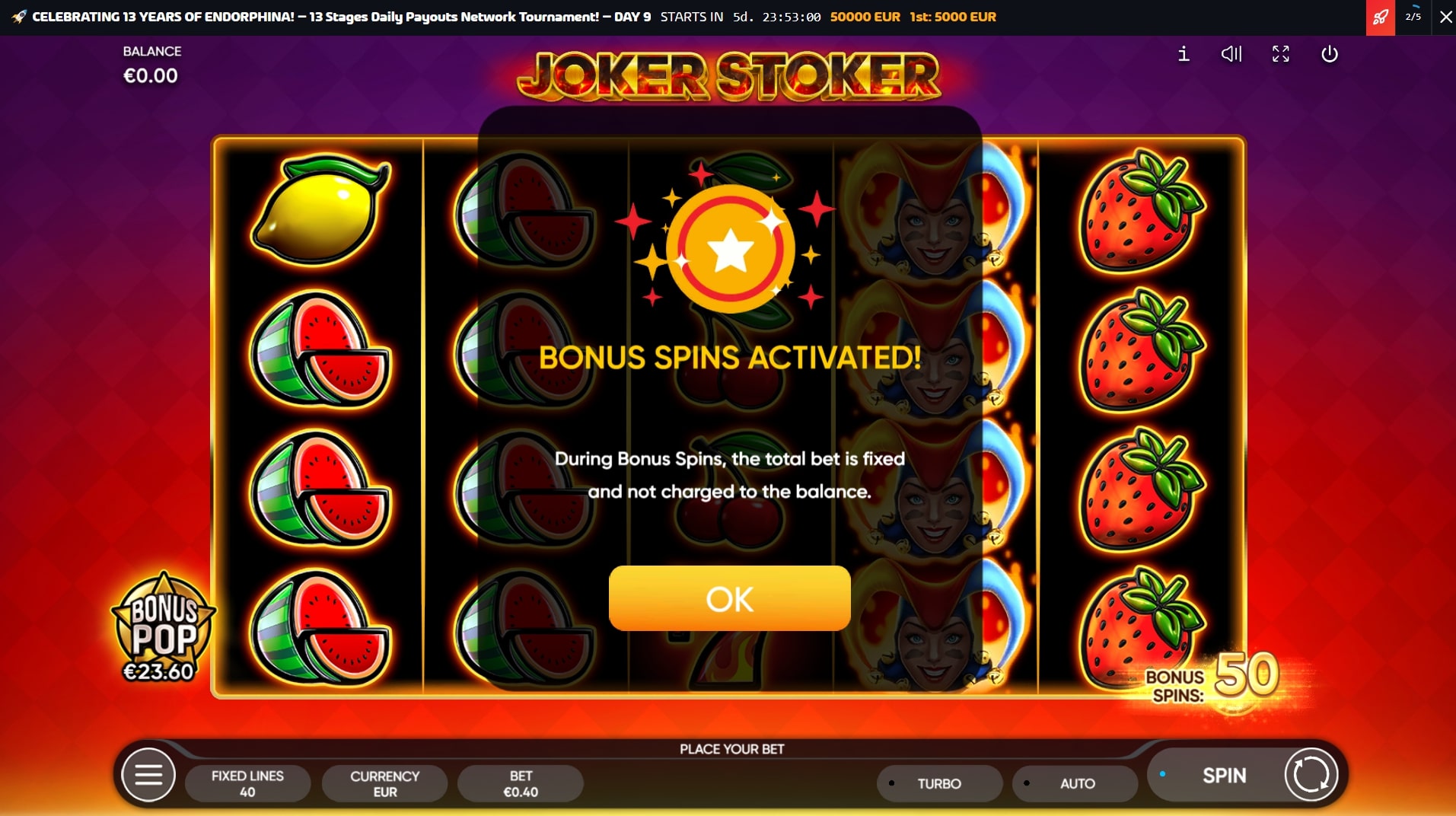1456x816 pixels.
Task: Confirm the bonus spins with OK
Action: pos(729,598)
